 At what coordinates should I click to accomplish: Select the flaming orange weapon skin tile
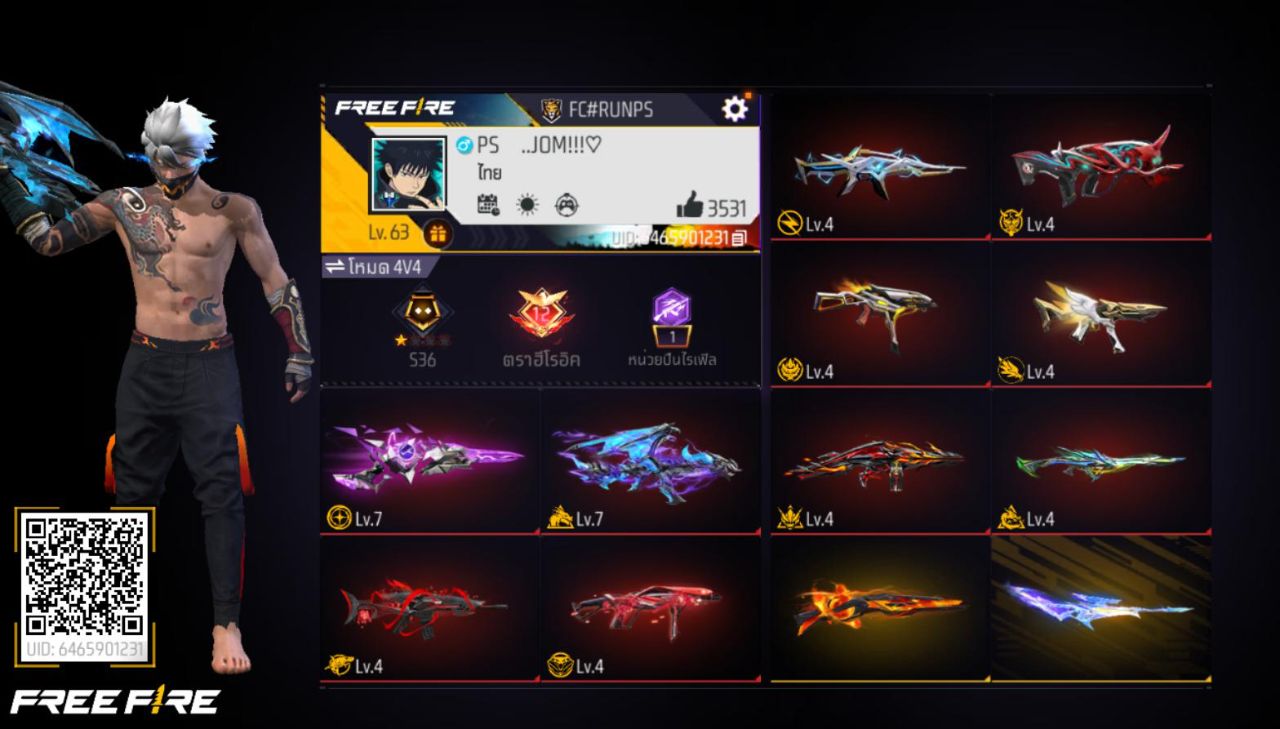[x=879, y=607]
